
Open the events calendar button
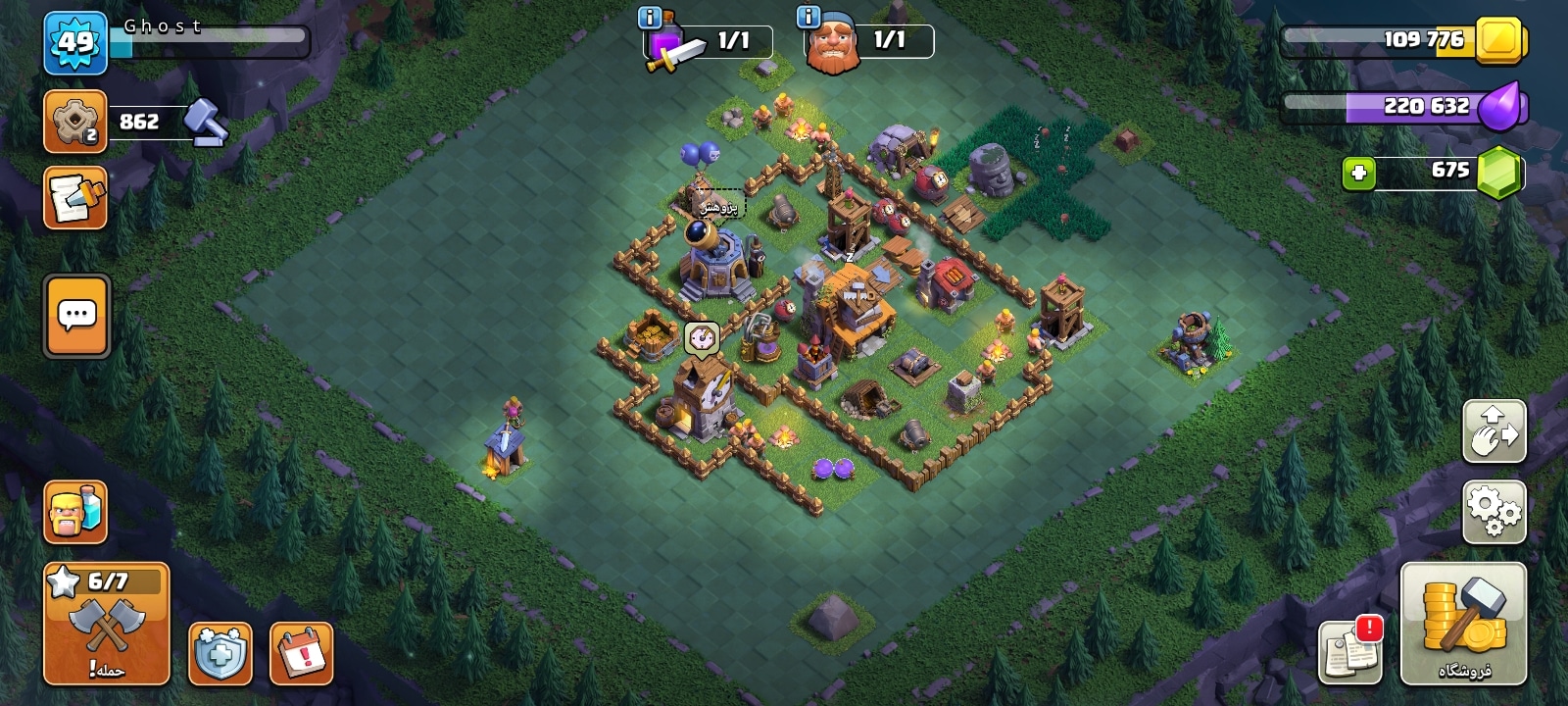[x=301, y=652]
